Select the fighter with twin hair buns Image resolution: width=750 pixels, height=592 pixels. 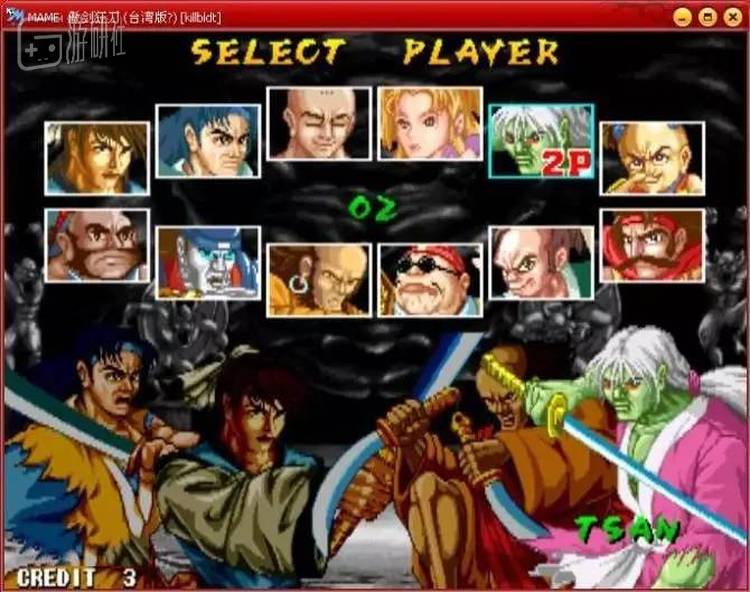click(652, 158)
